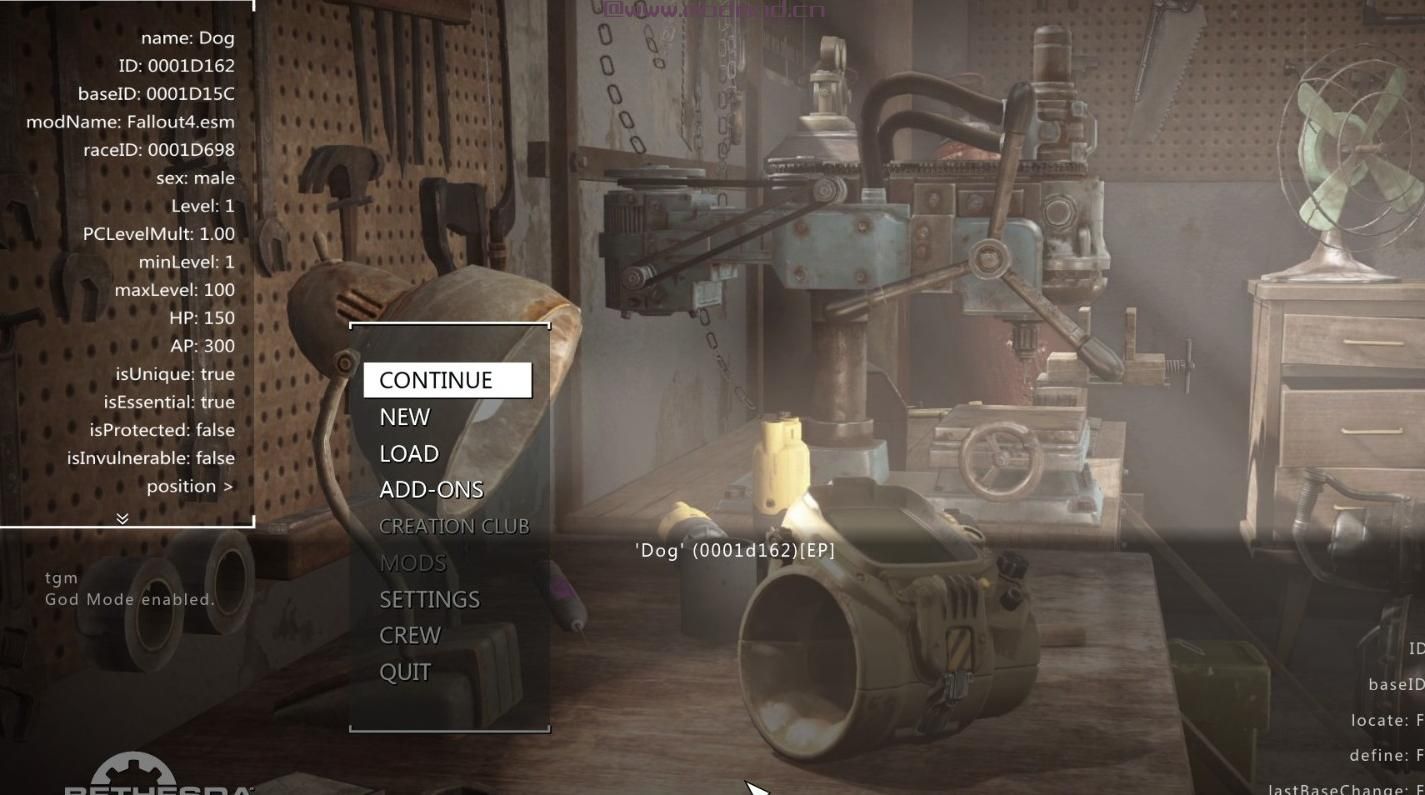The width and height of the screenshot is (1425, 795).
Task: Open the CREATION CLUB entry
Action: [x=454, y=526]
